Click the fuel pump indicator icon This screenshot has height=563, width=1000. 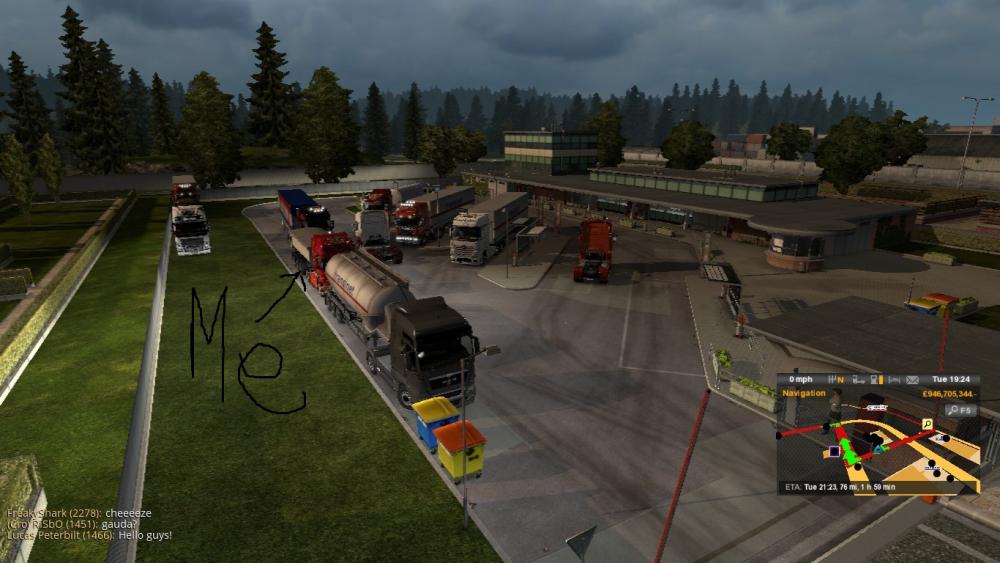[x=875, y=380]
